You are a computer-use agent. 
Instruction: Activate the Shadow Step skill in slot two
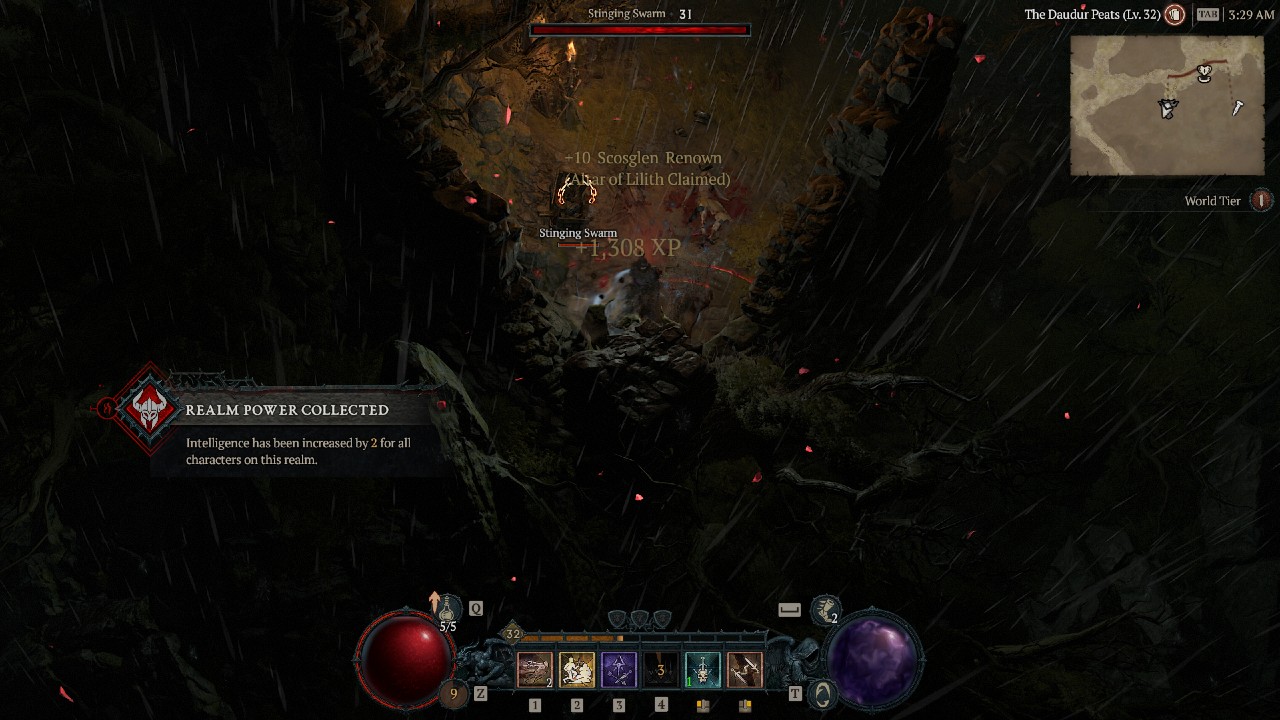577,670
